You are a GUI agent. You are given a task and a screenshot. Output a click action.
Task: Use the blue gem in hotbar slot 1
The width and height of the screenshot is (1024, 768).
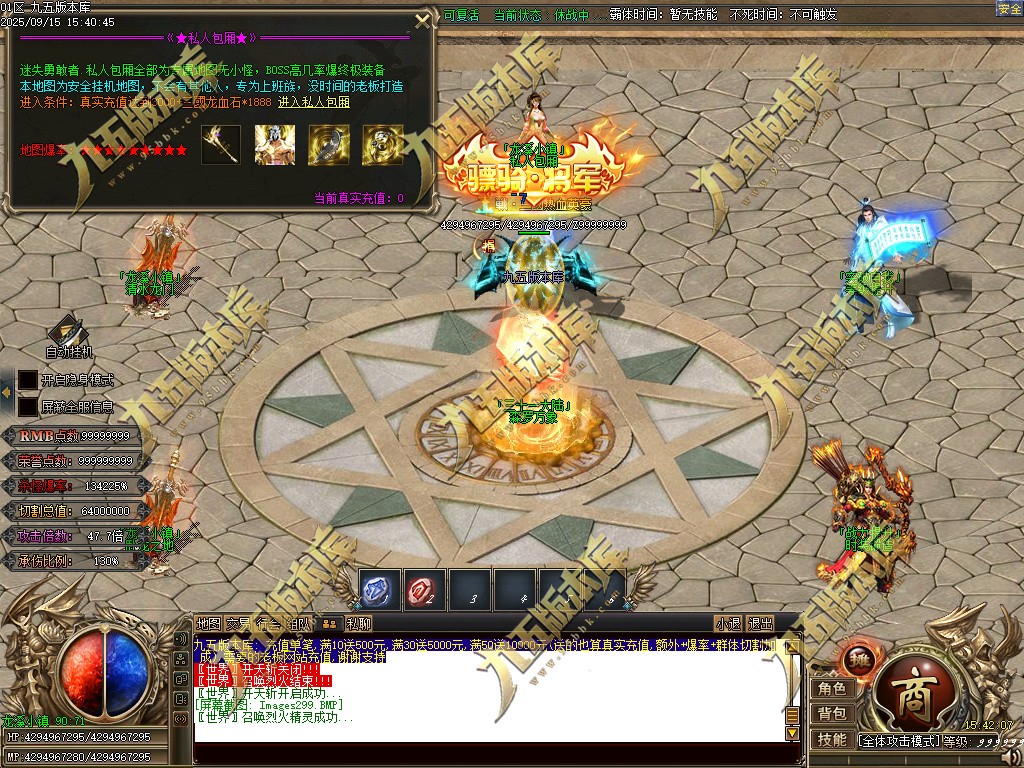click(x=380, y=590)
